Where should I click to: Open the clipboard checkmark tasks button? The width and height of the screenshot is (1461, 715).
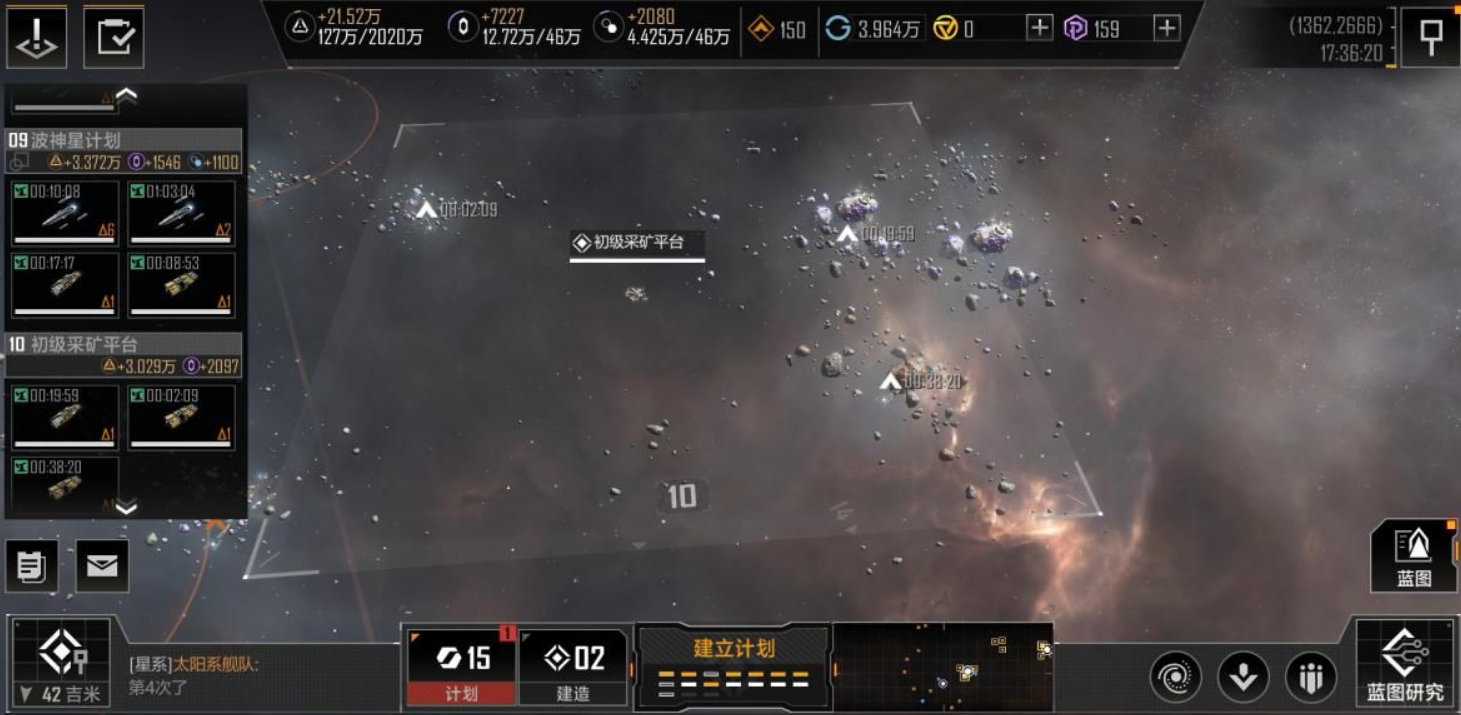pos(113,38)
